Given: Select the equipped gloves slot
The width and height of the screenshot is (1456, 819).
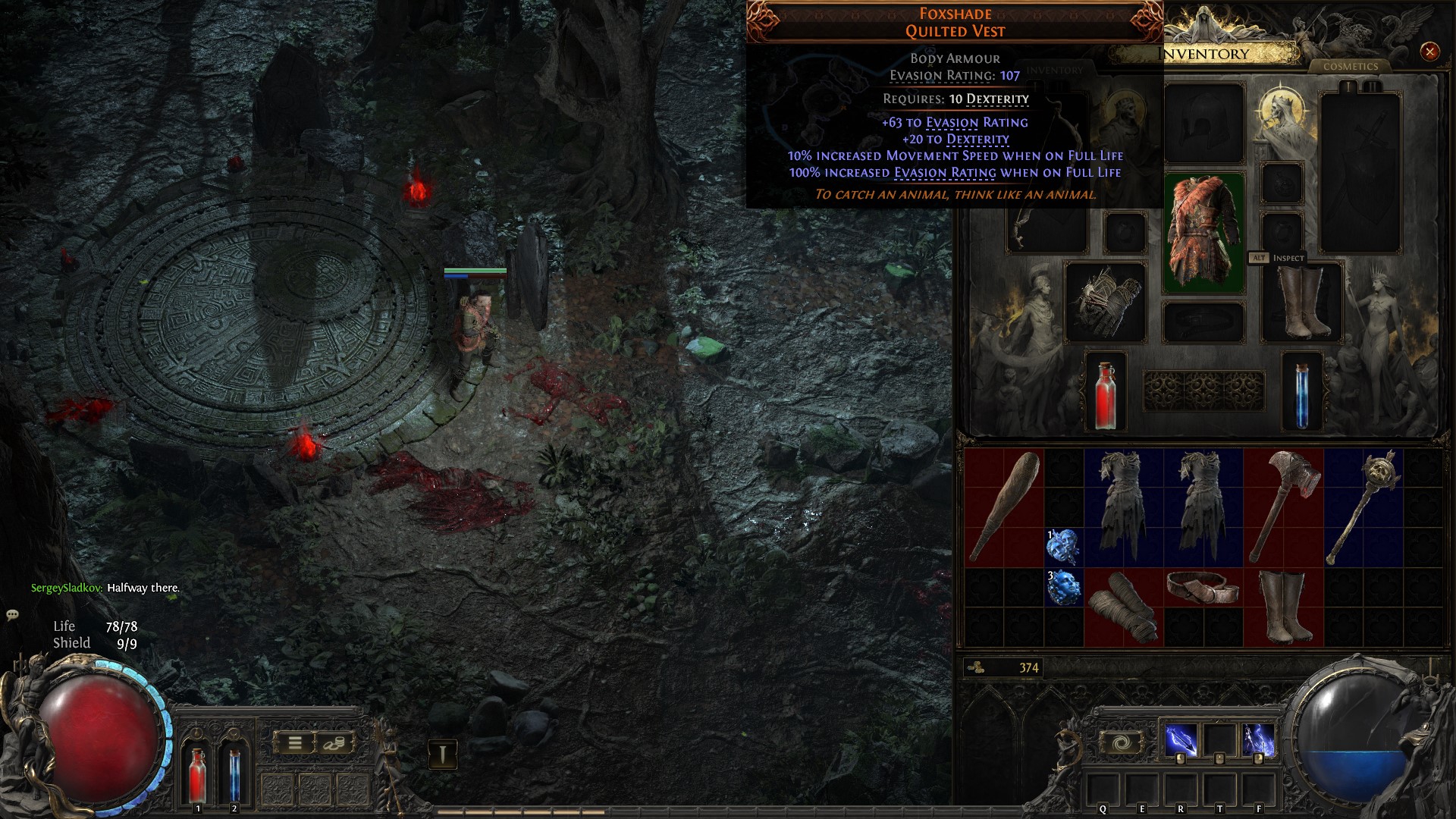Looking at the screenshot, I should (x=1105, y=302).
